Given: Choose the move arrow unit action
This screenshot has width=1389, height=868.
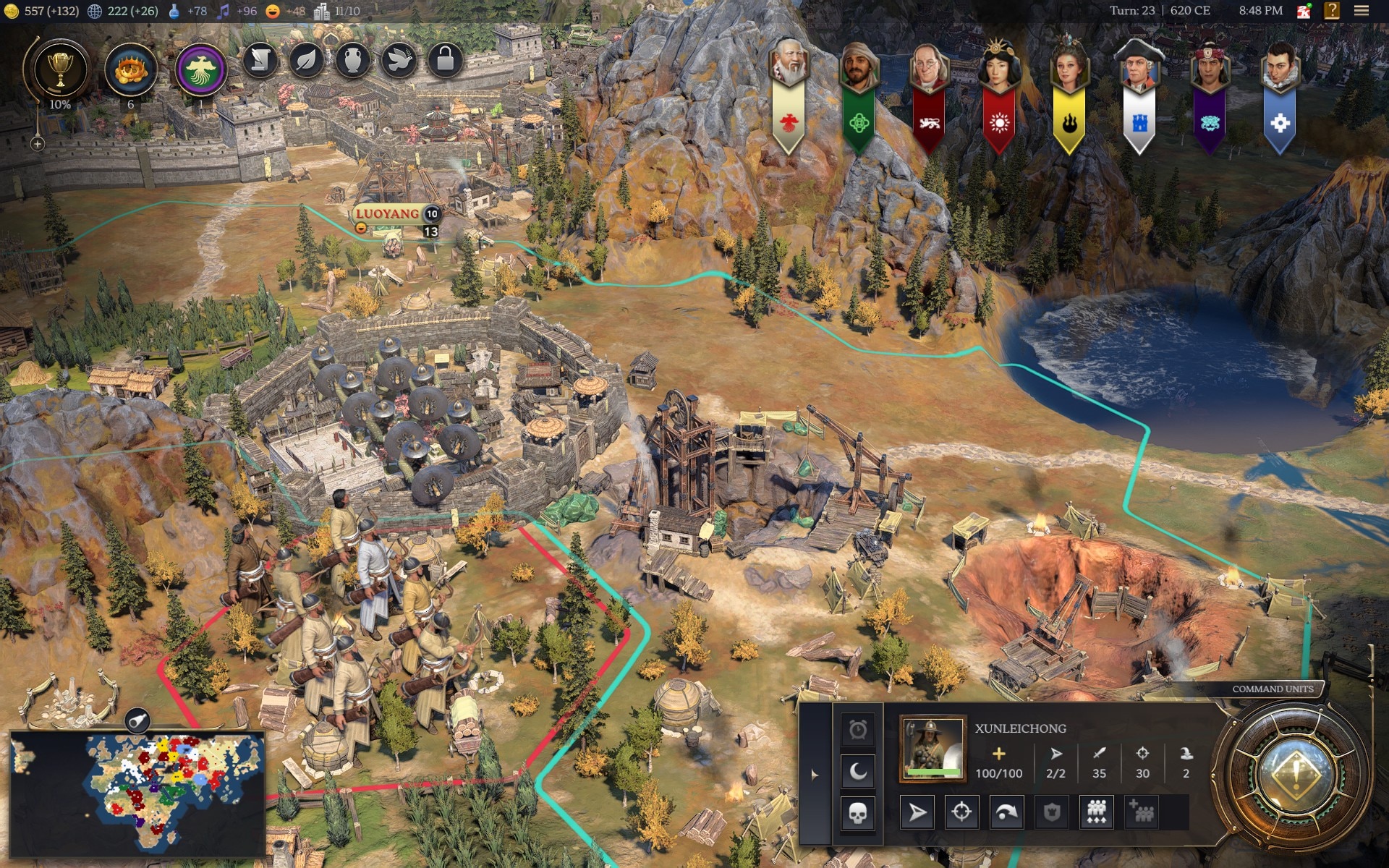Looking at the screenshot, I should pyautogui.click(x=917, y=812).
